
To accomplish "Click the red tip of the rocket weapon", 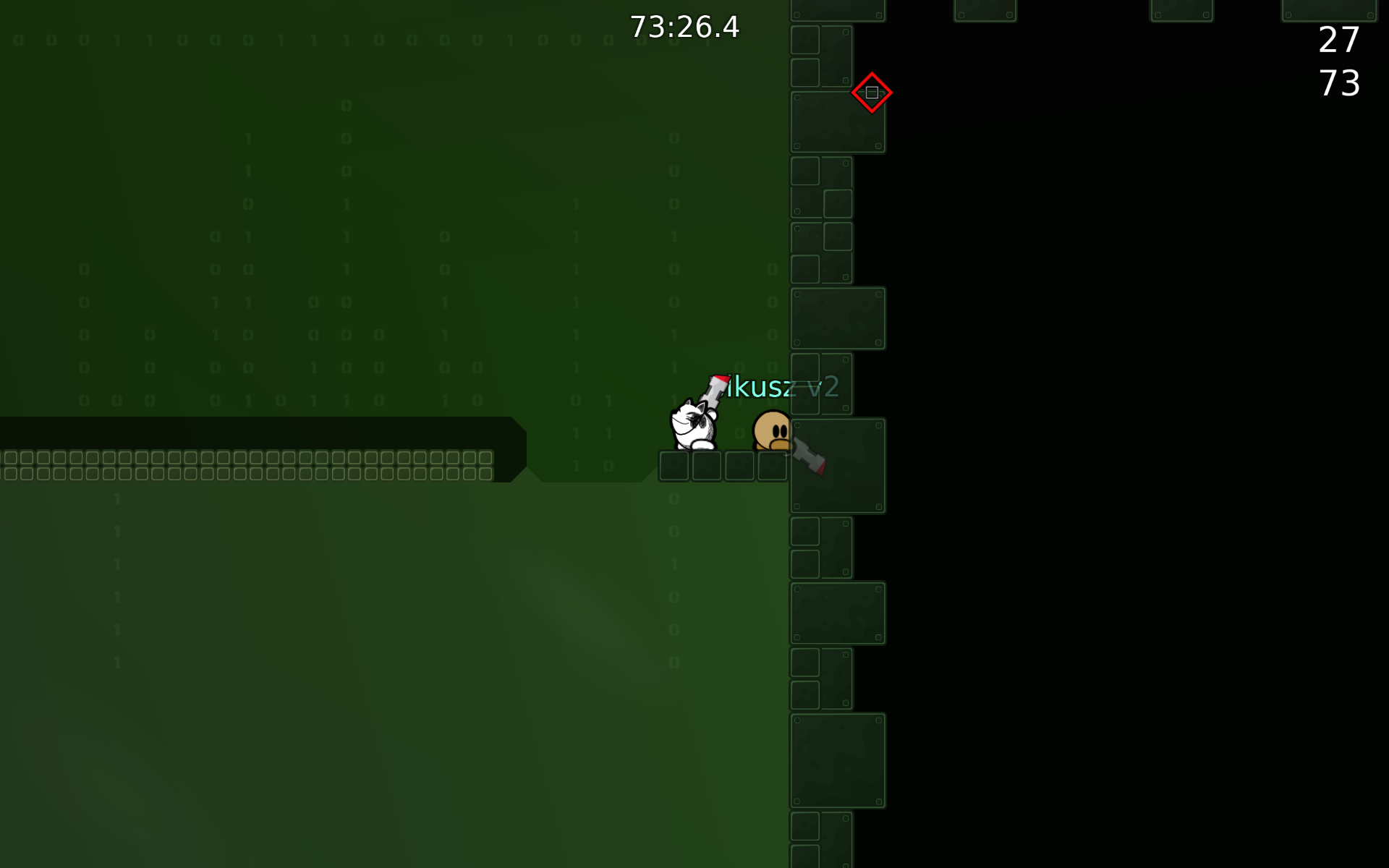I will pyautogui.click(x=719, y=378).
